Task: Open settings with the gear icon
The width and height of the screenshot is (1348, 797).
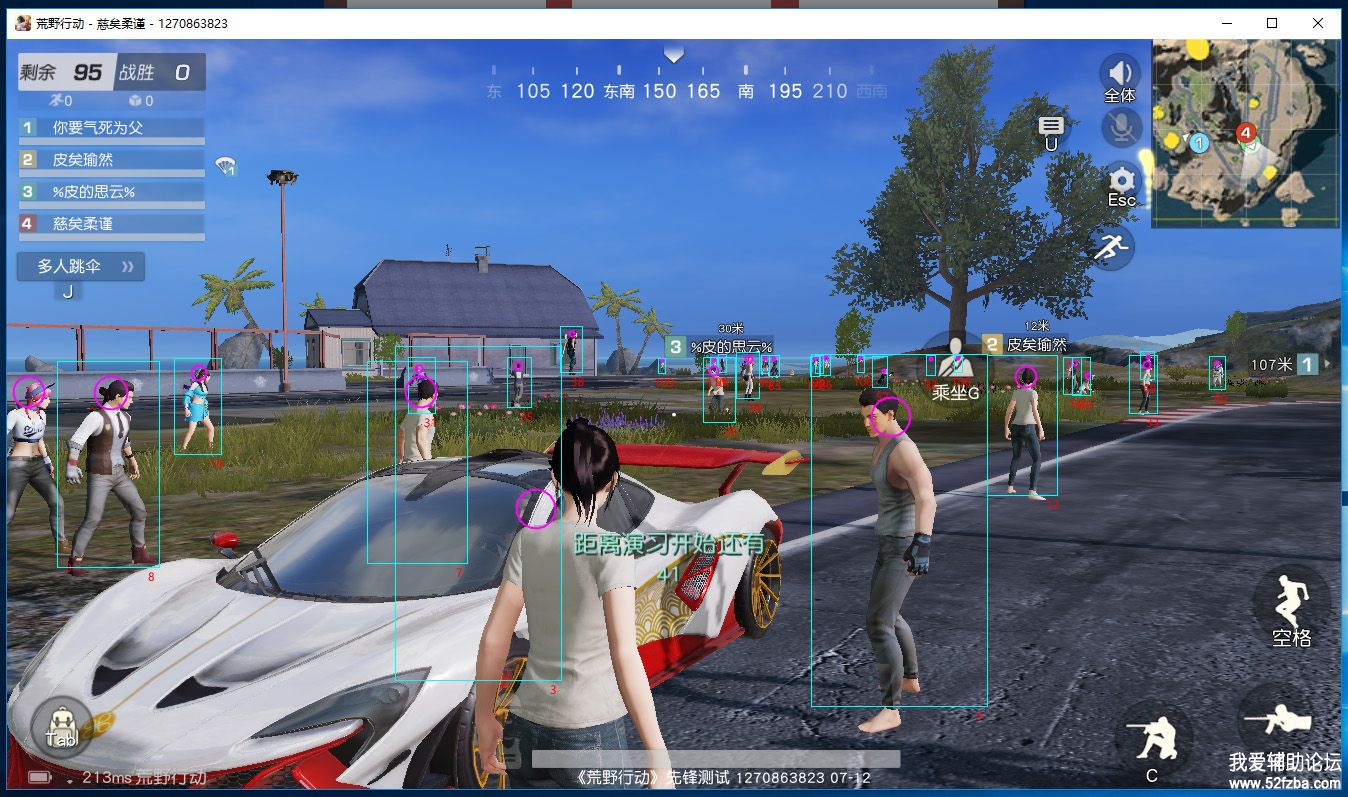Action: click(x=1121, y=182)
